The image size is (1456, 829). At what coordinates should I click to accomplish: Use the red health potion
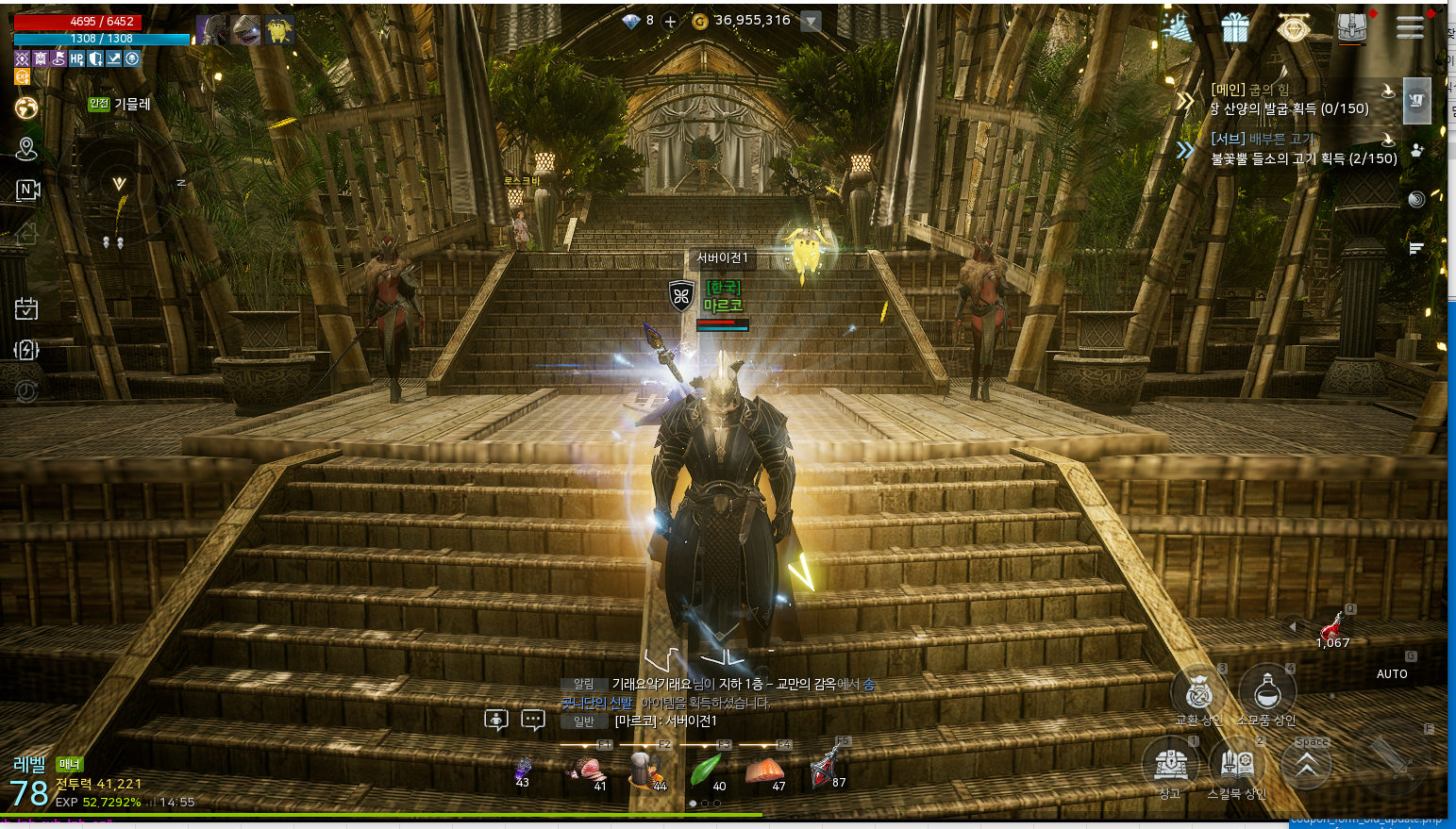coord(1332,626)
